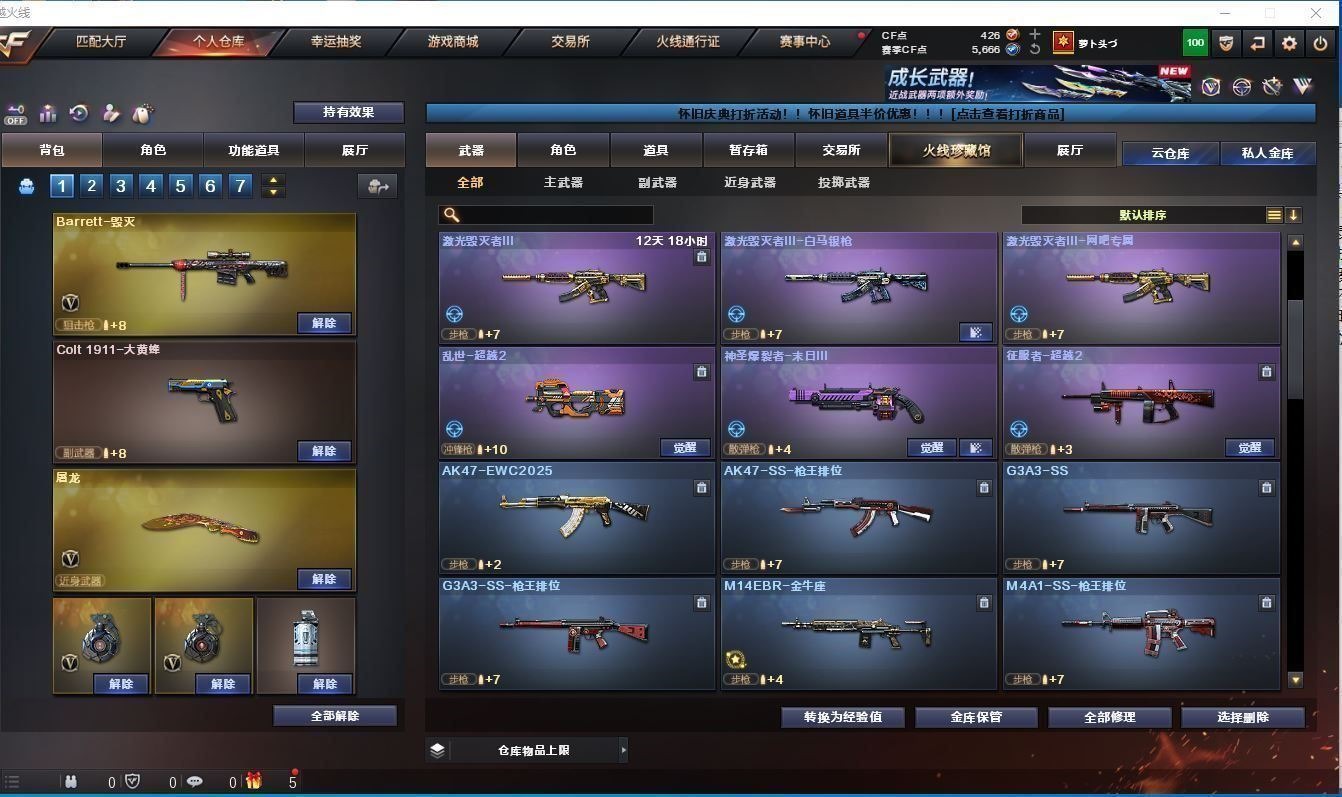Select backpack loadout number 3

coord(121,186)
